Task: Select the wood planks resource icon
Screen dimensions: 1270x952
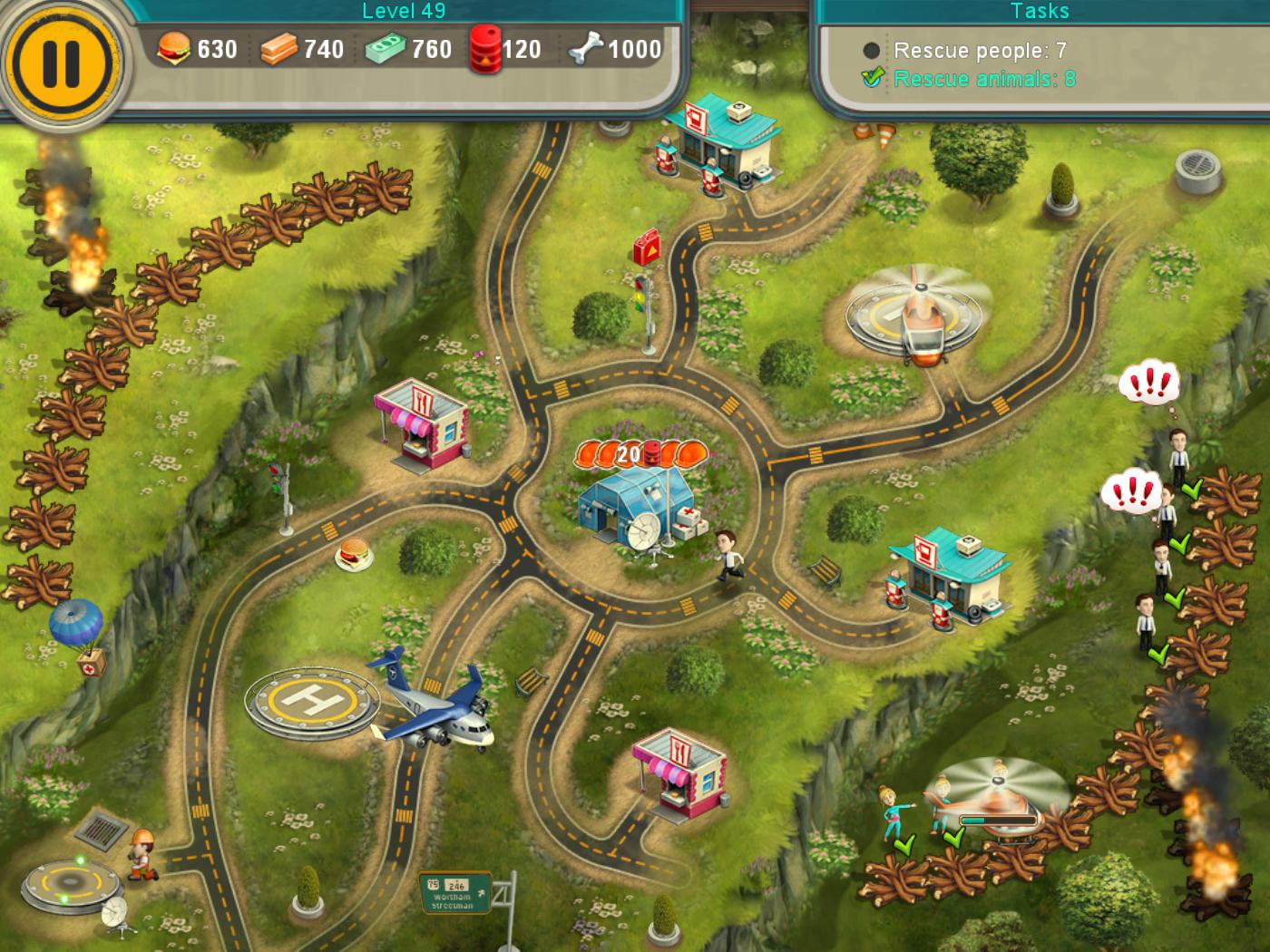Action: (282, 50)
